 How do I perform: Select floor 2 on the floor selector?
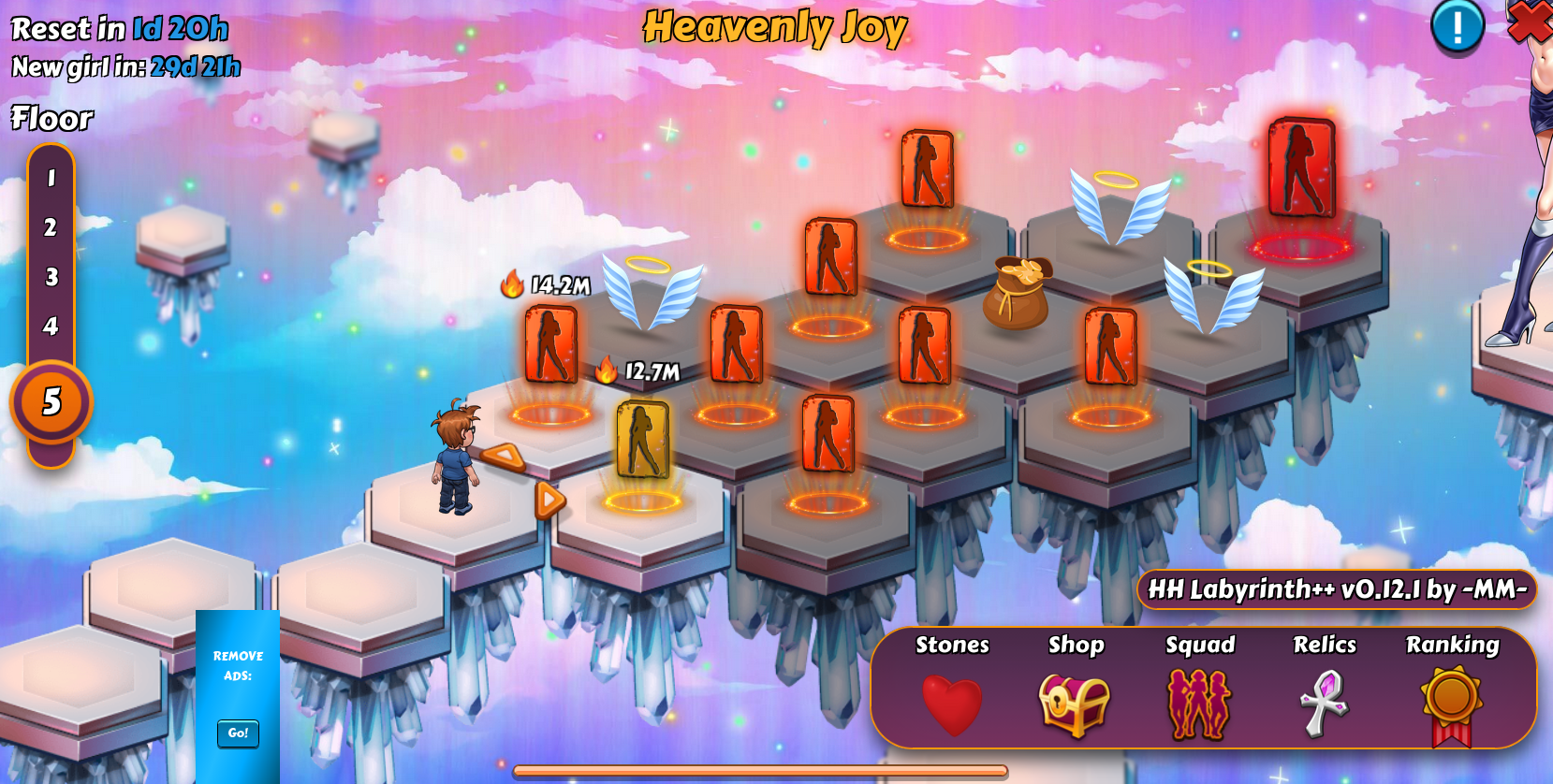pyautogui.click(x=51, y=227)
